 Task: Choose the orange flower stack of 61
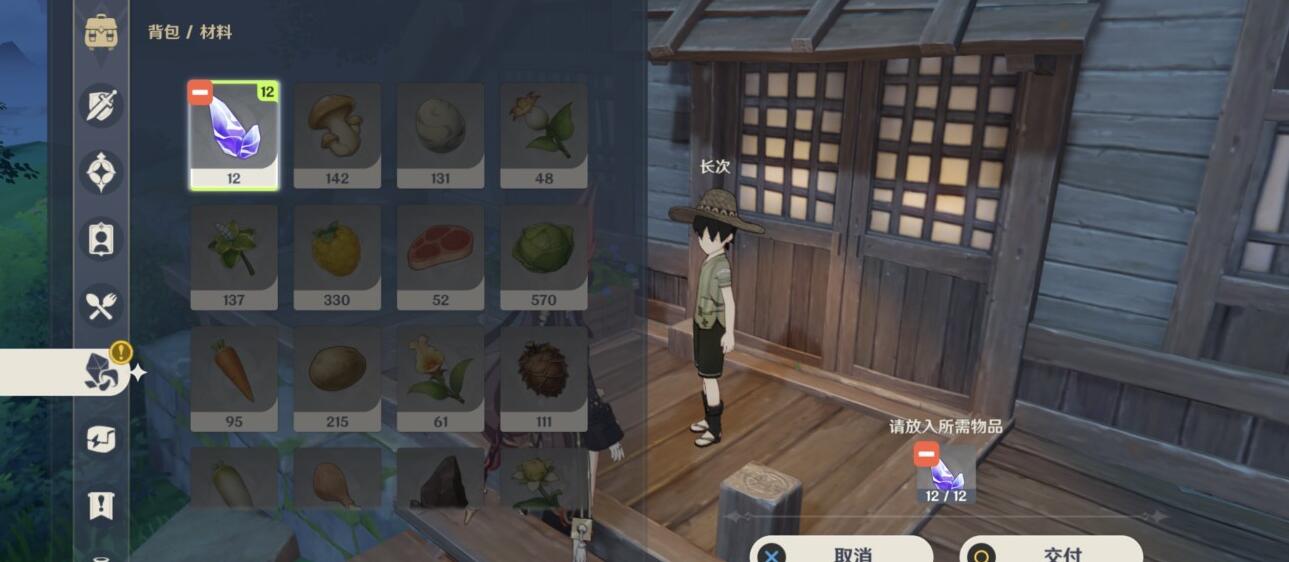click(440, 378)
